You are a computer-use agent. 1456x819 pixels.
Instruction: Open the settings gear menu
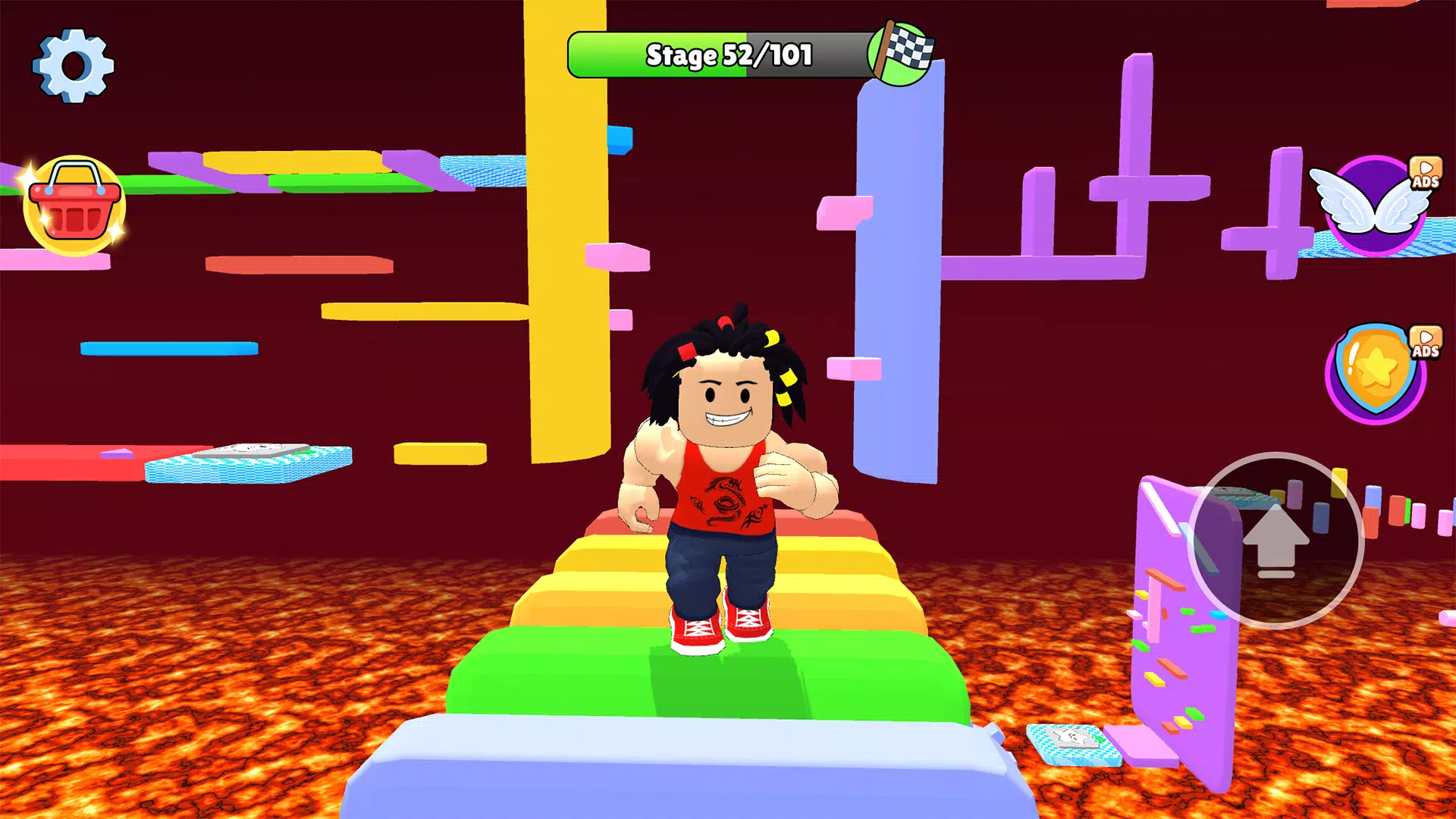(x=74, y=66)
